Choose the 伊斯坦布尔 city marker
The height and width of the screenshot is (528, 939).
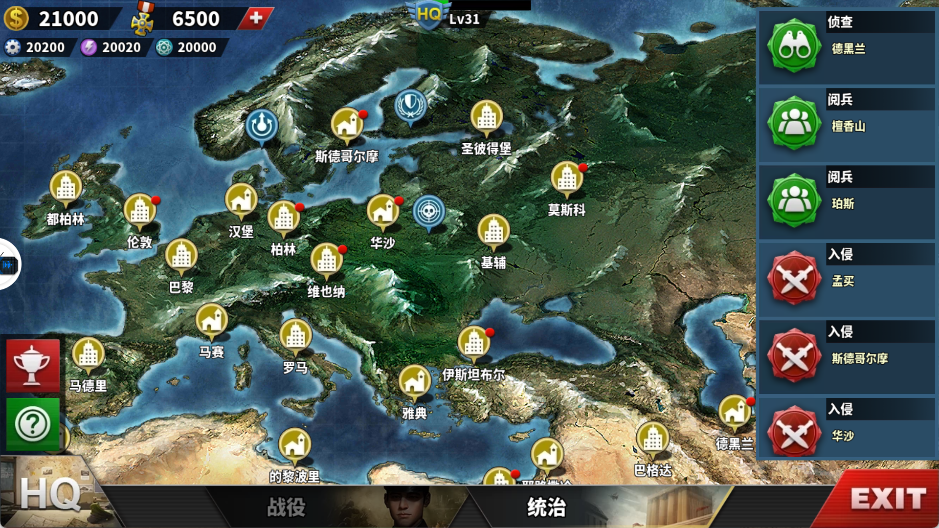point(473,344)
